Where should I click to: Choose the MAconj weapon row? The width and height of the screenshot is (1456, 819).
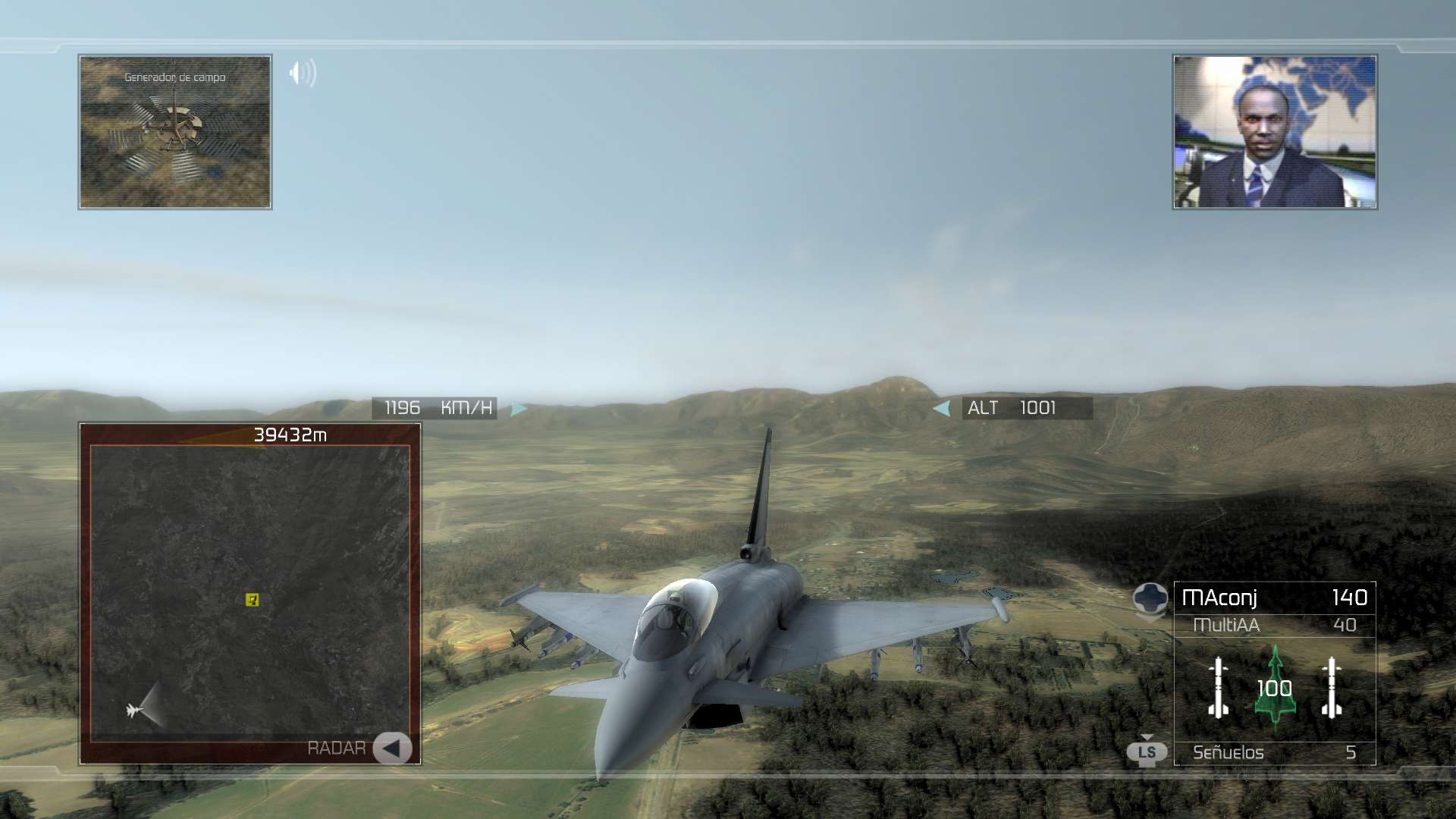[1274, 598]
